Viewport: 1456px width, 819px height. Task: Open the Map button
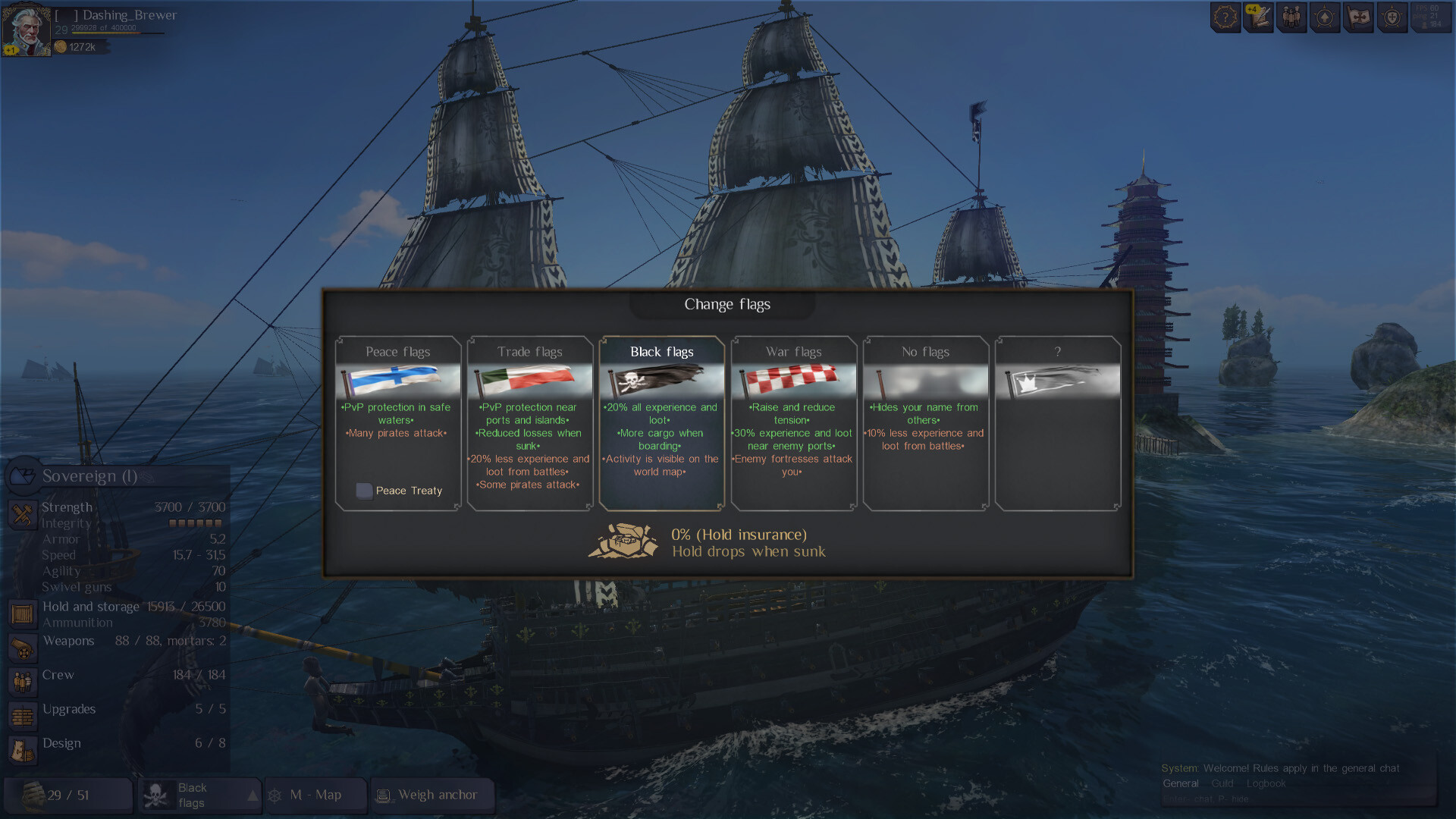pos(315,795)
